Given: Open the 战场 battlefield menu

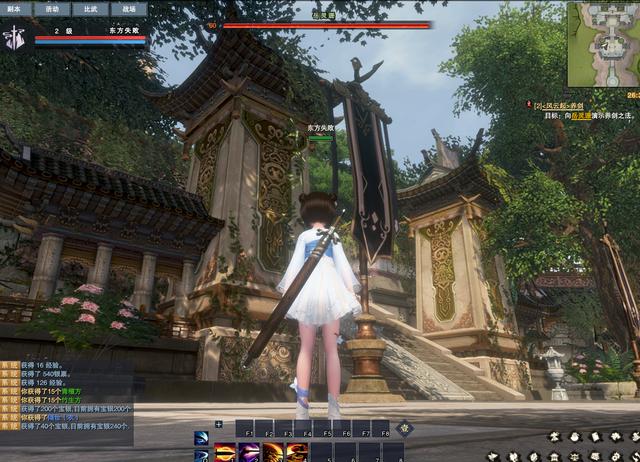Looking at the screenshot, I should (x=129, y=8).
